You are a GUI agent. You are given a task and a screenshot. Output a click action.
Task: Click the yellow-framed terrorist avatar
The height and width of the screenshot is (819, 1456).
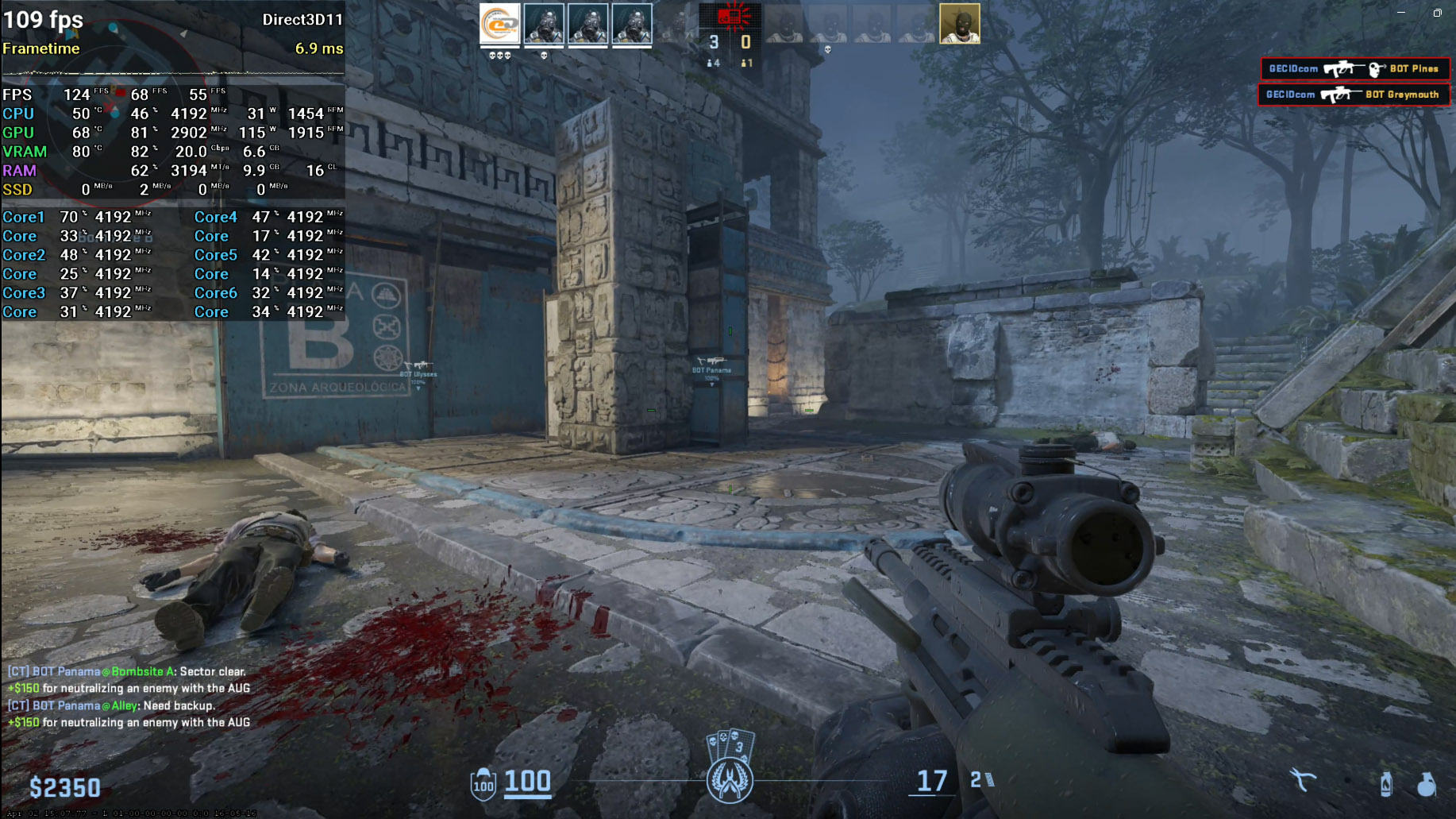(959, 24)
